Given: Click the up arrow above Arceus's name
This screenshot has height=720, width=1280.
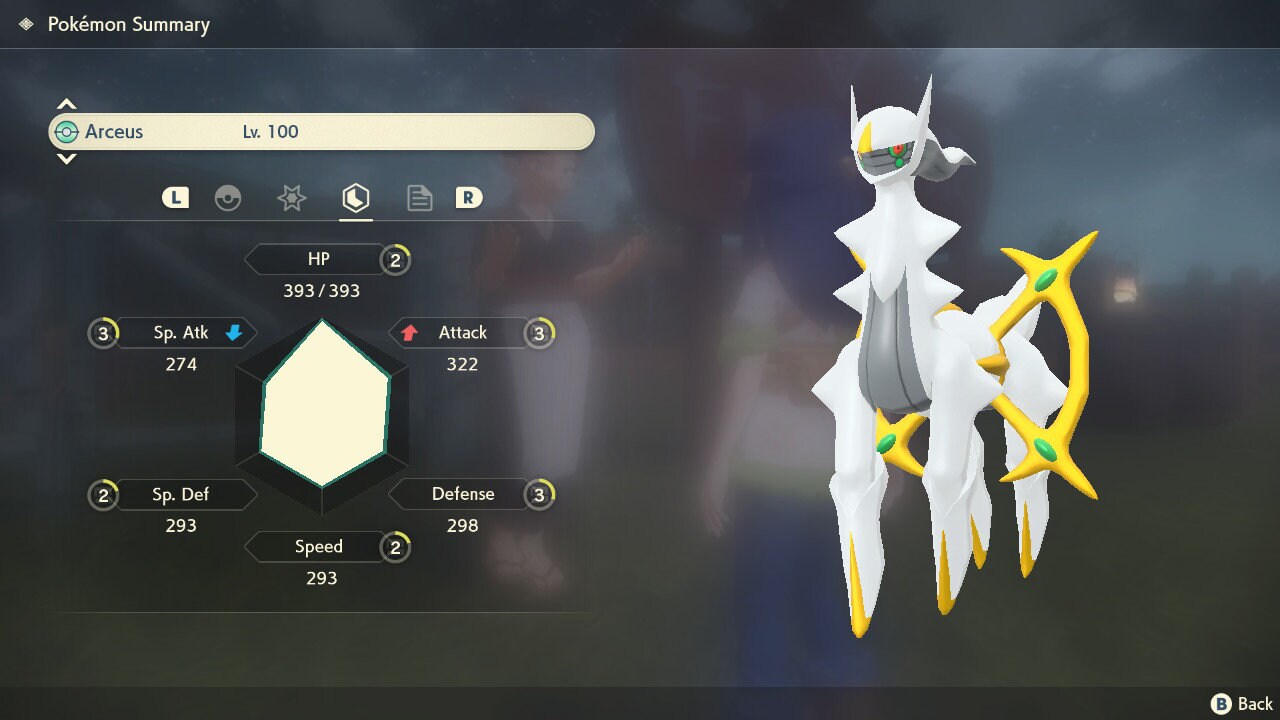Looking at the screenshot, I should pos(66,104).
